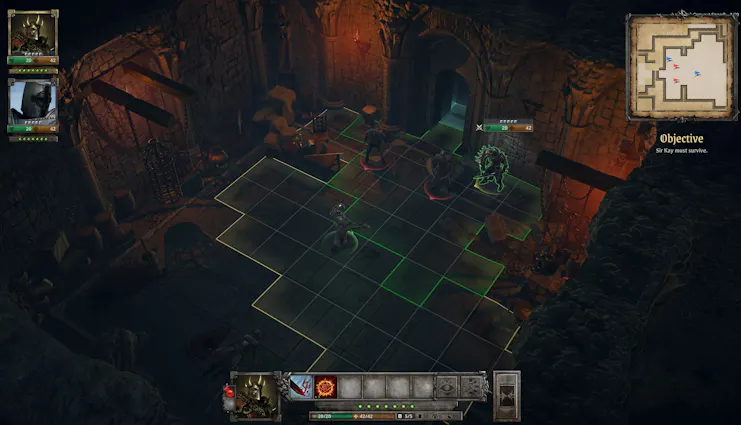This screenshot has width=741, height=425.
Task: Click the active hero portrait beside the hotbar
Action: click(x=257, y=391)
